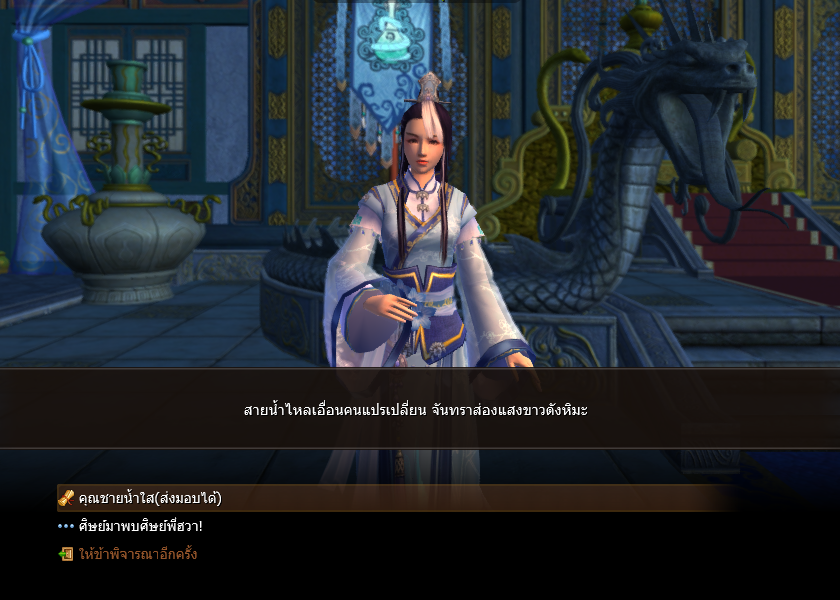Choose the reply ศิษย์มาพบศิษย์พี่ฮวา!
The height and width of the screenshot is (600, 840).
tap(140, 526)
